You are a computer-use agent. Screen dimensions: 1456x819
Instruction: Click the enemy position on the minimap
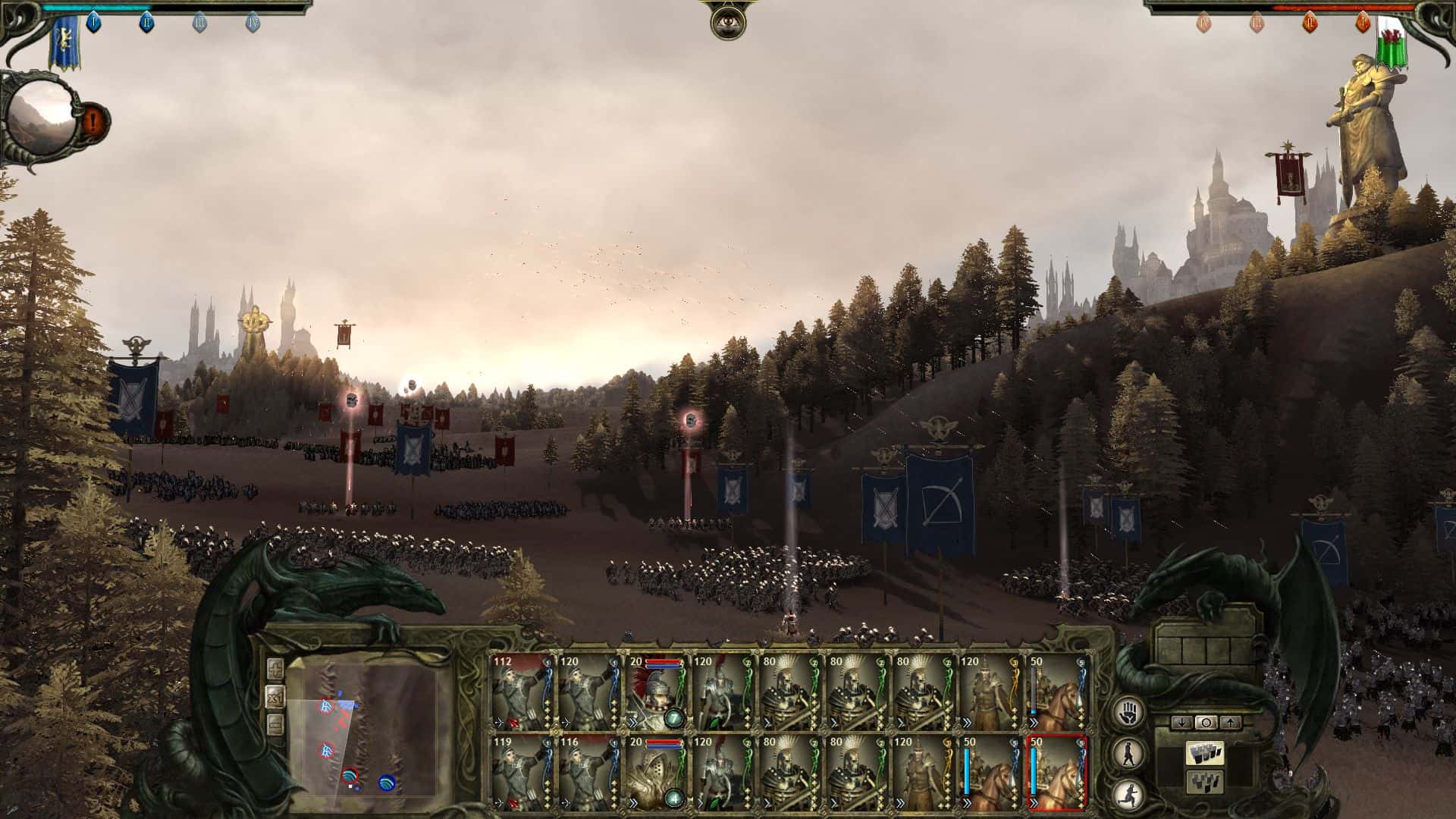pos(326,706)
